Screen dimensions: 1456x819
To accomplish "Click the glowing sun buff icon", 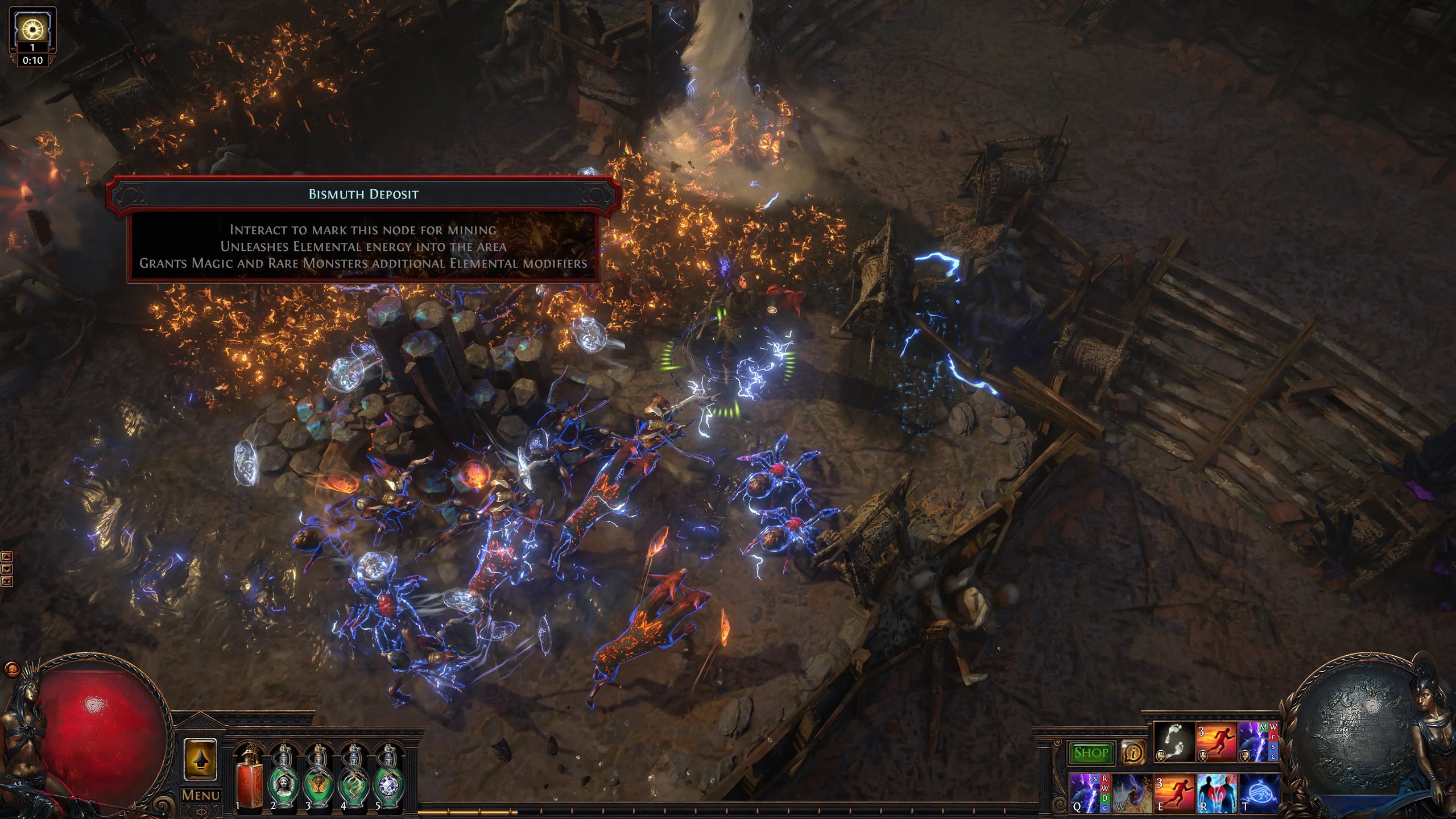I will pos(32,27).
